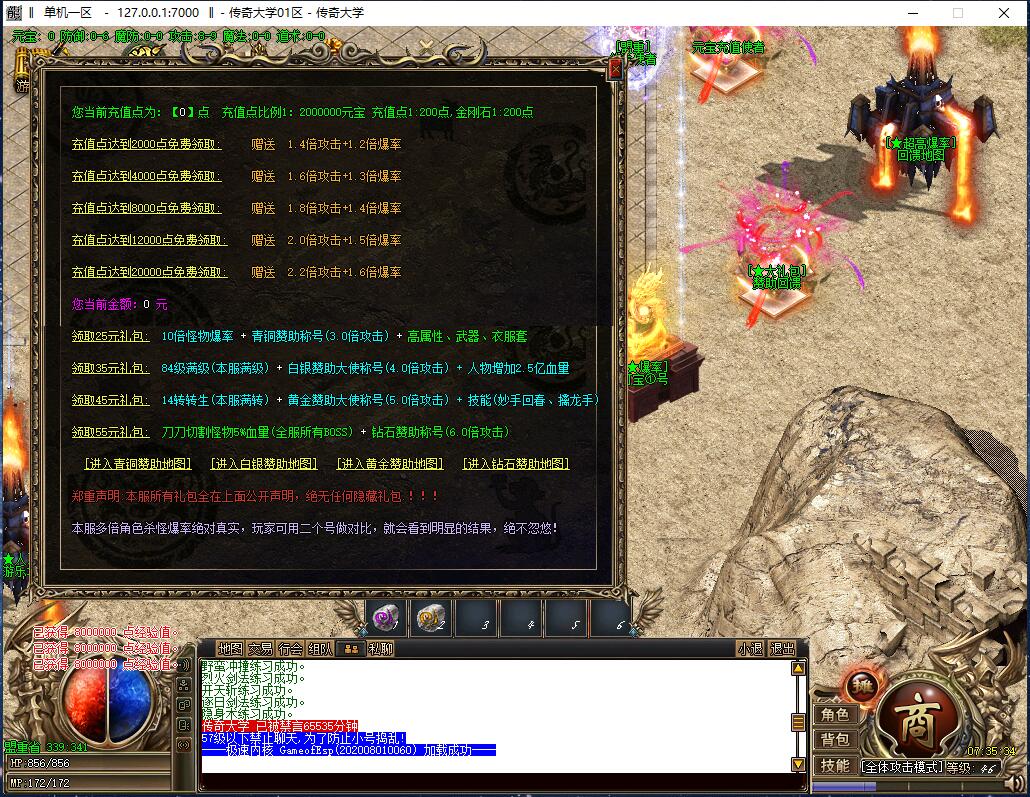Claim the 25元 gift pack

coord(110,336)
